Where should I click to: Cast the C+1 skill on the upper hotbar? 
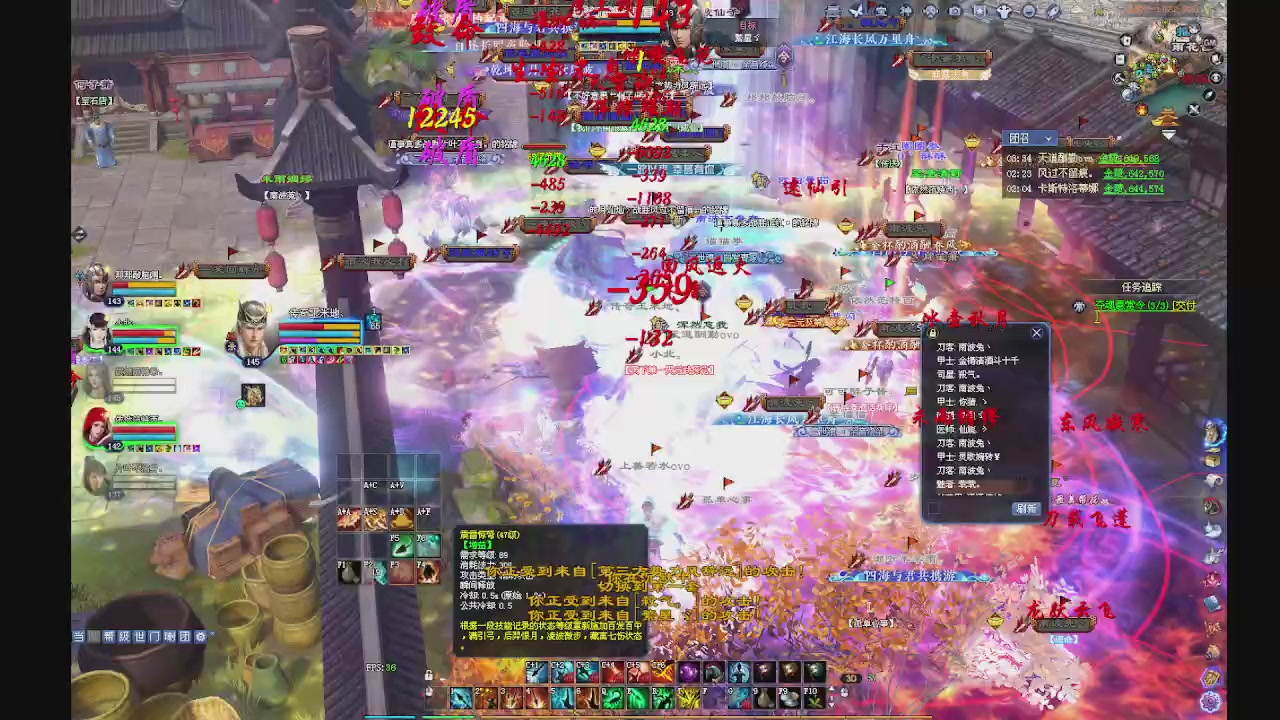(x=534, y=671)
